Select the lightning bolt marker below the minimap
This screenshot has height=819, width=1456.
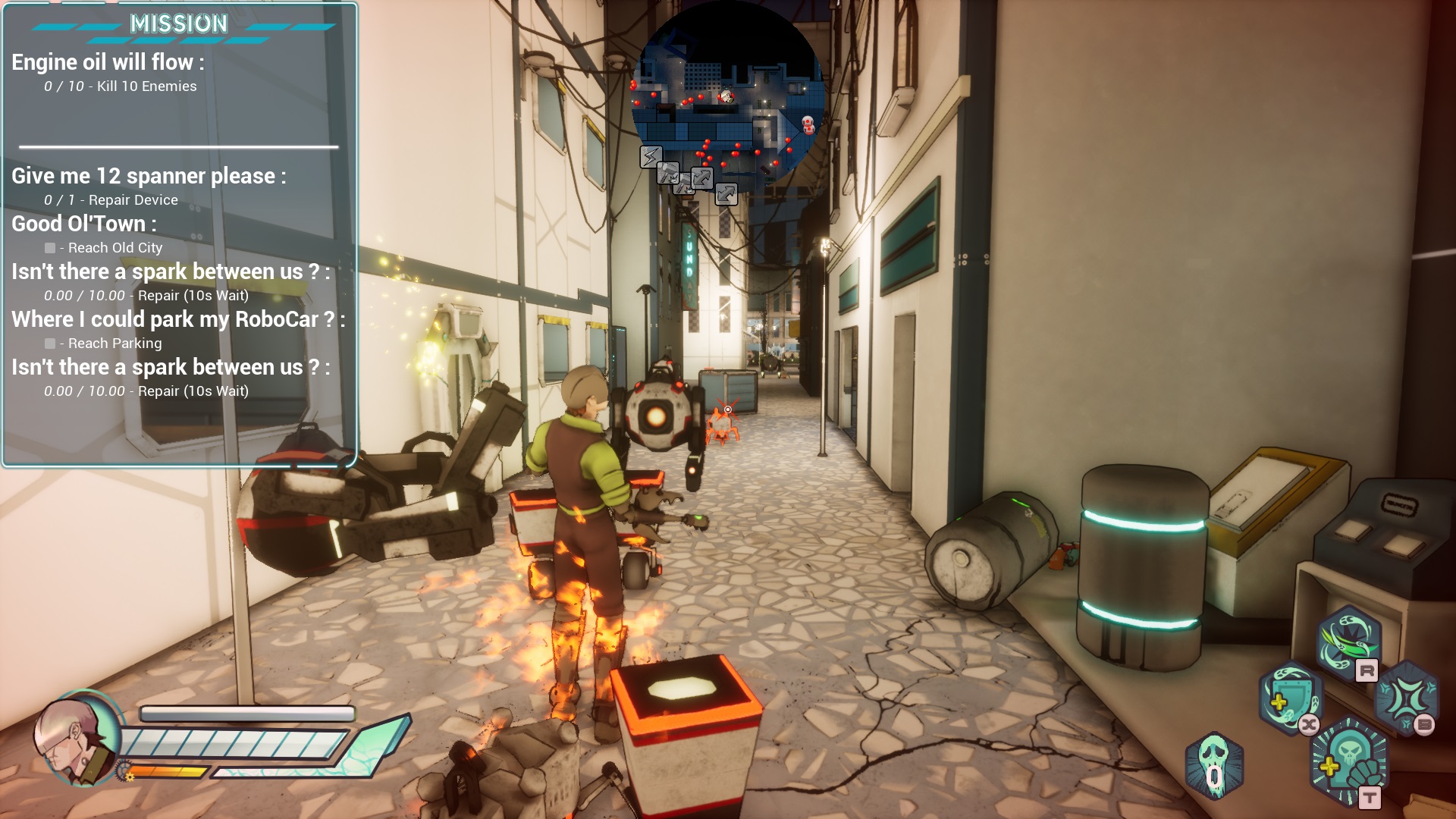point(651,156)
